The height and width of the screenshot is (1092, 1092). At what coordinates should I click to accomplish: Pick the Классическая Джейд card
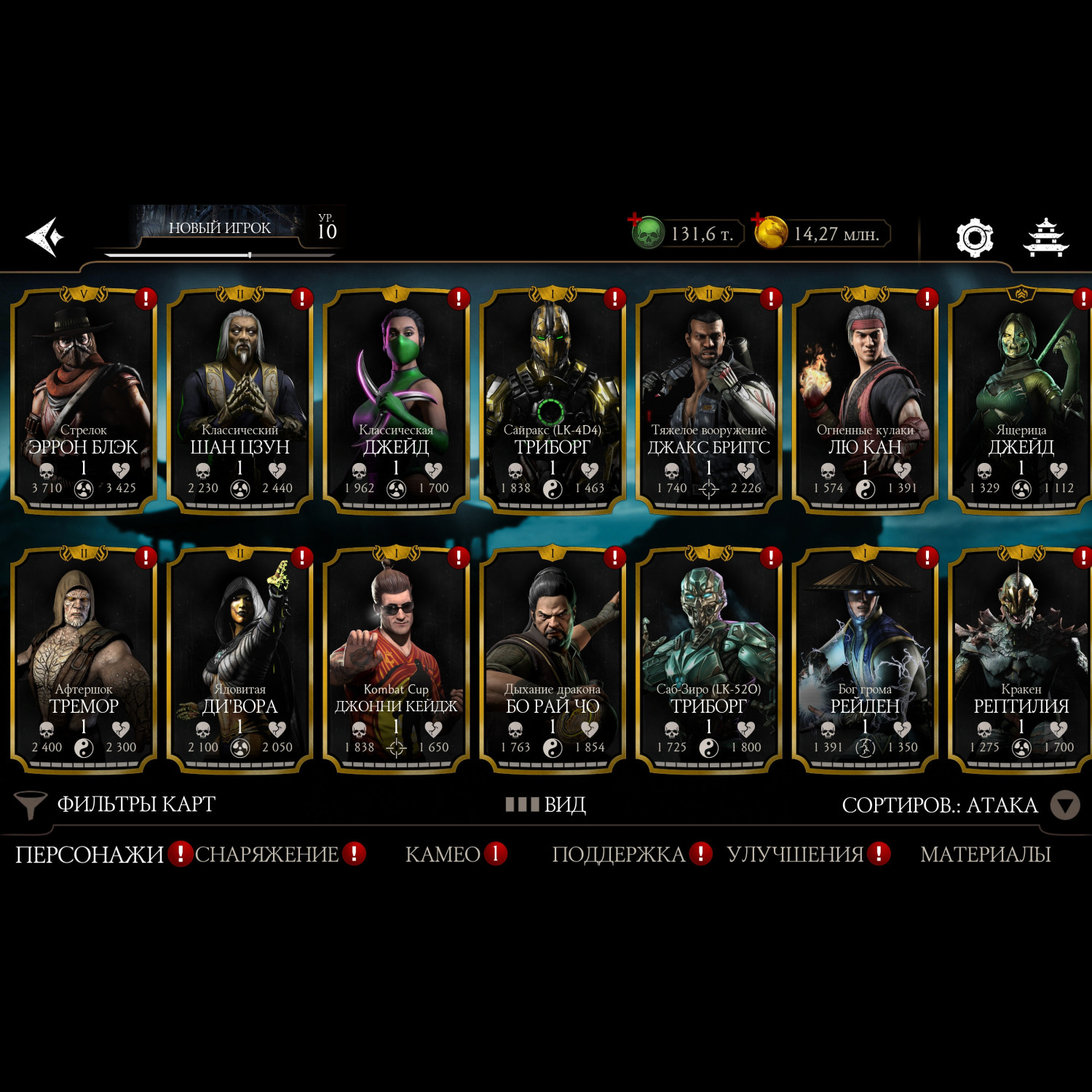coord(396,400)
